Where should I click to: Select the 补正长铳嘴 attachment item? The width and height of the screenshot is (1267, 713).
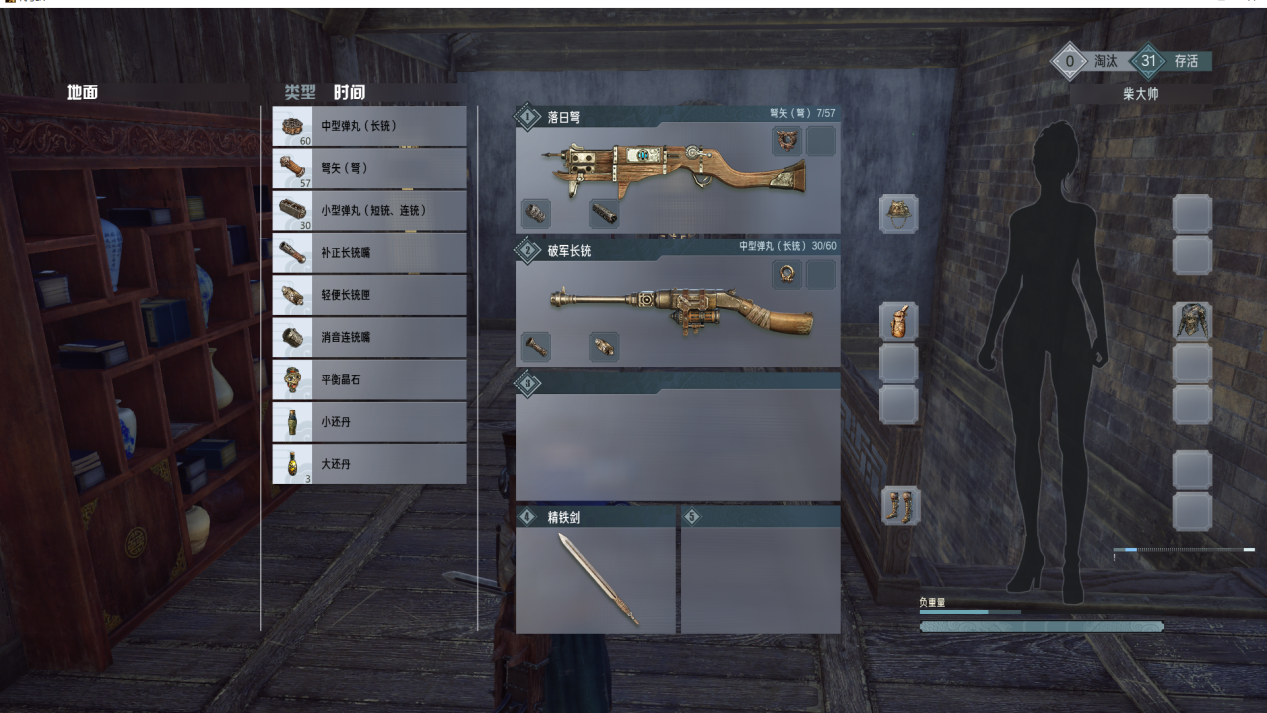tap(369, 253)
